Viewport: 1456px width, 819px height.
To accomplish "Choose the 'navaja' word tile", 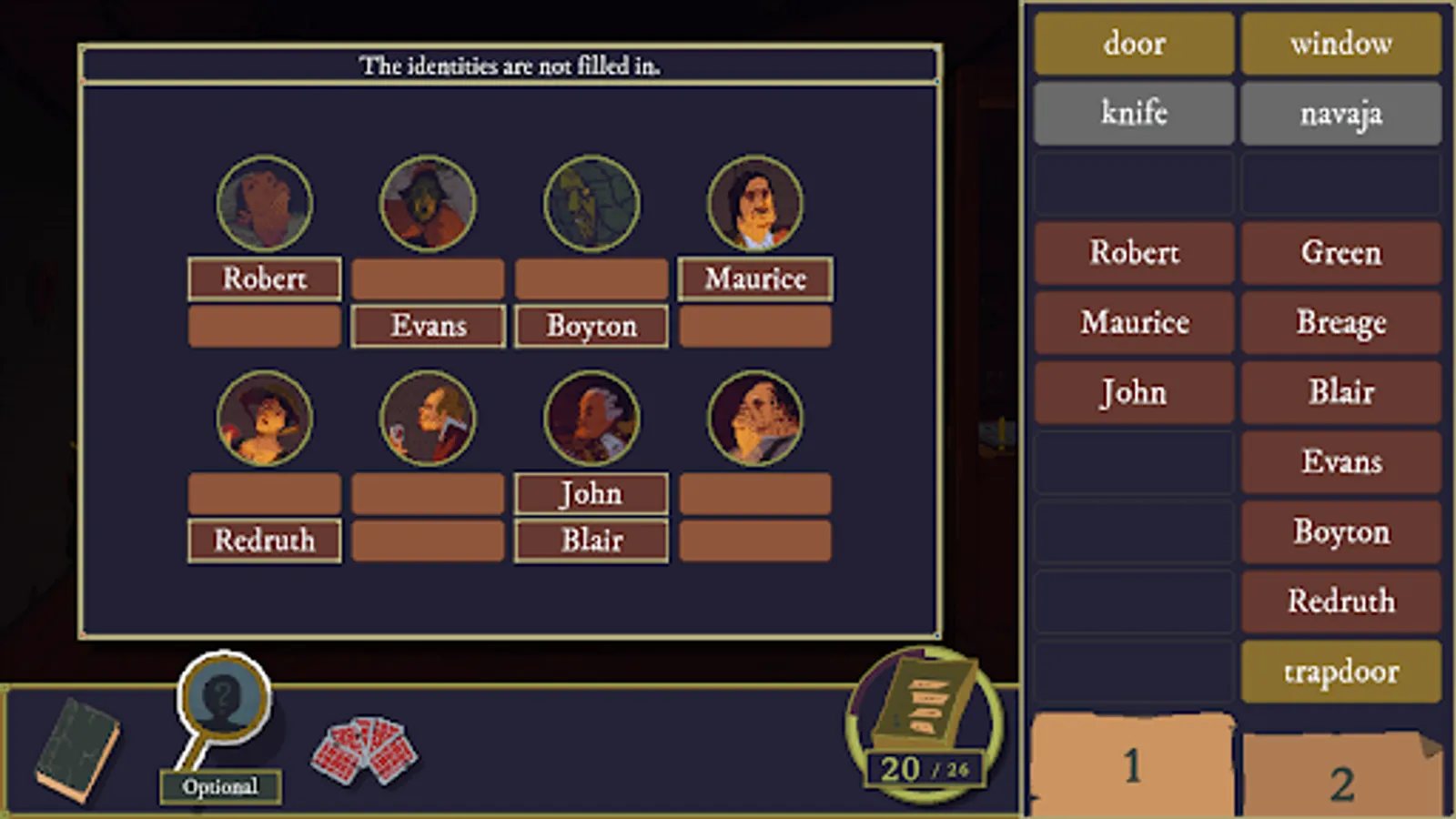I will [1341, 113].
